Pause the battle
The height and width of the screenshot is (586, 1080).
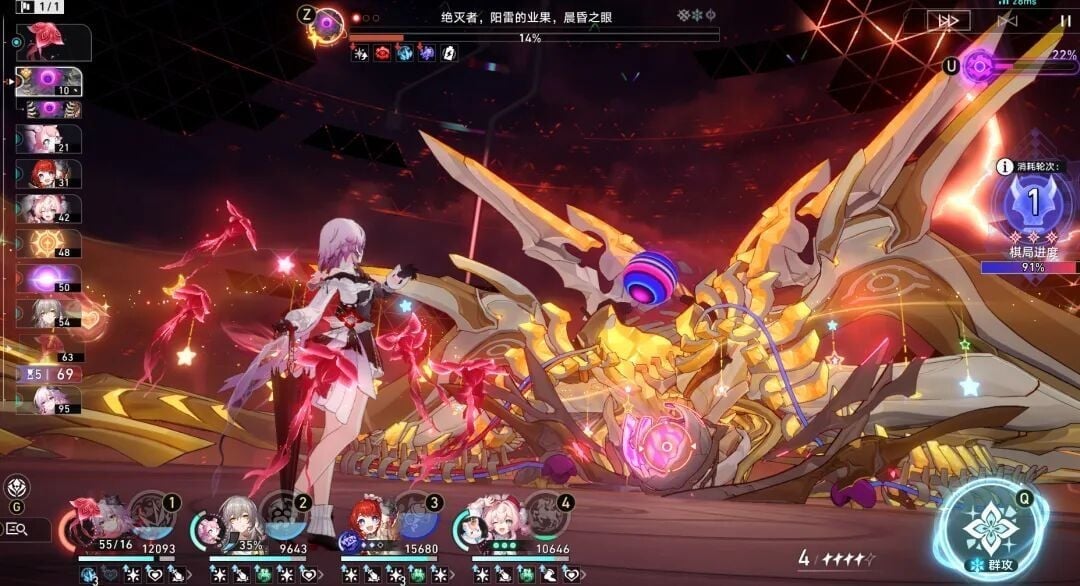(1065, 20)
